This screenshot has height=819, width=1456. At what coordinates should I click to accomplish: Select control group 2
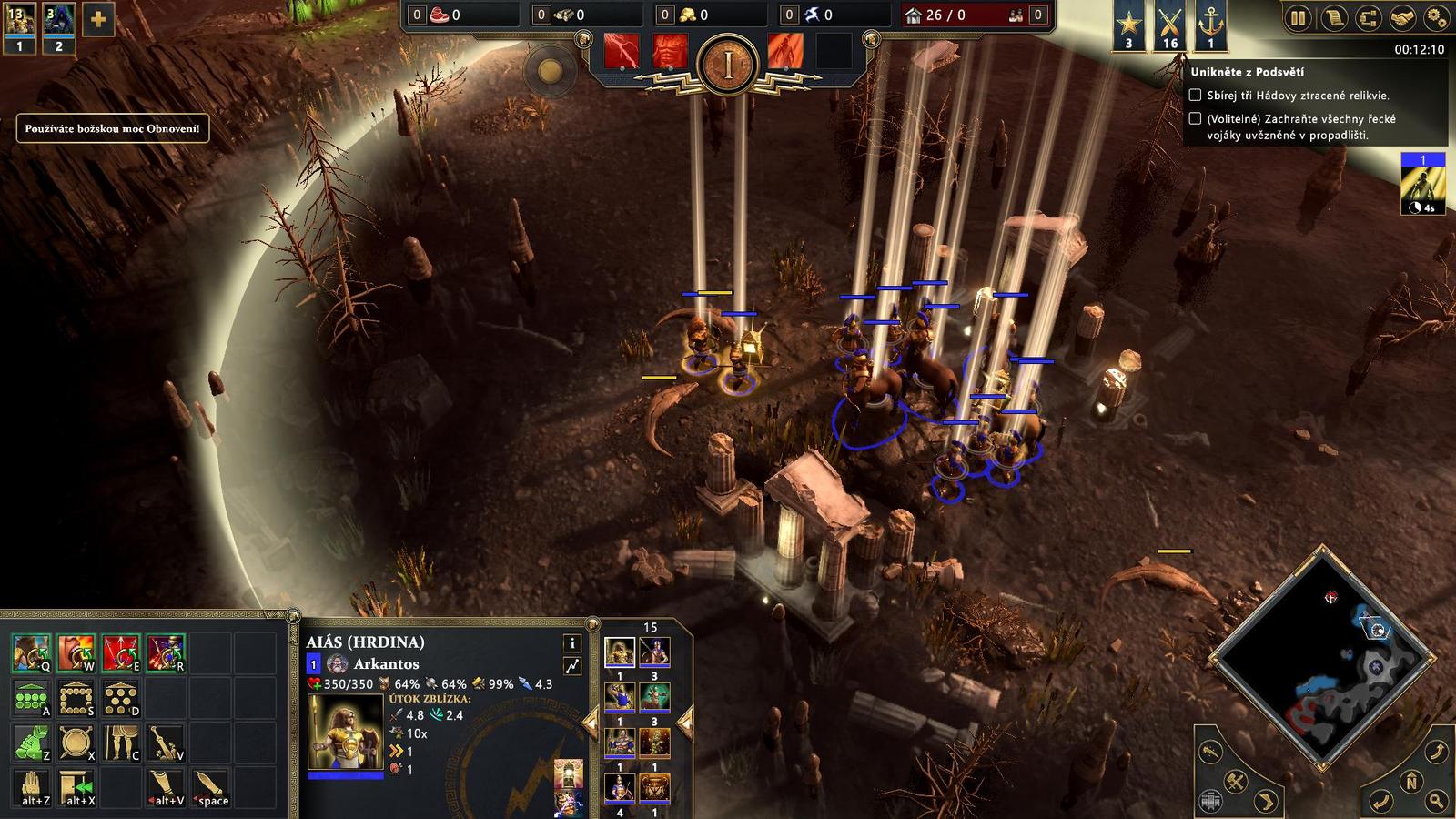tap(59, 25)
